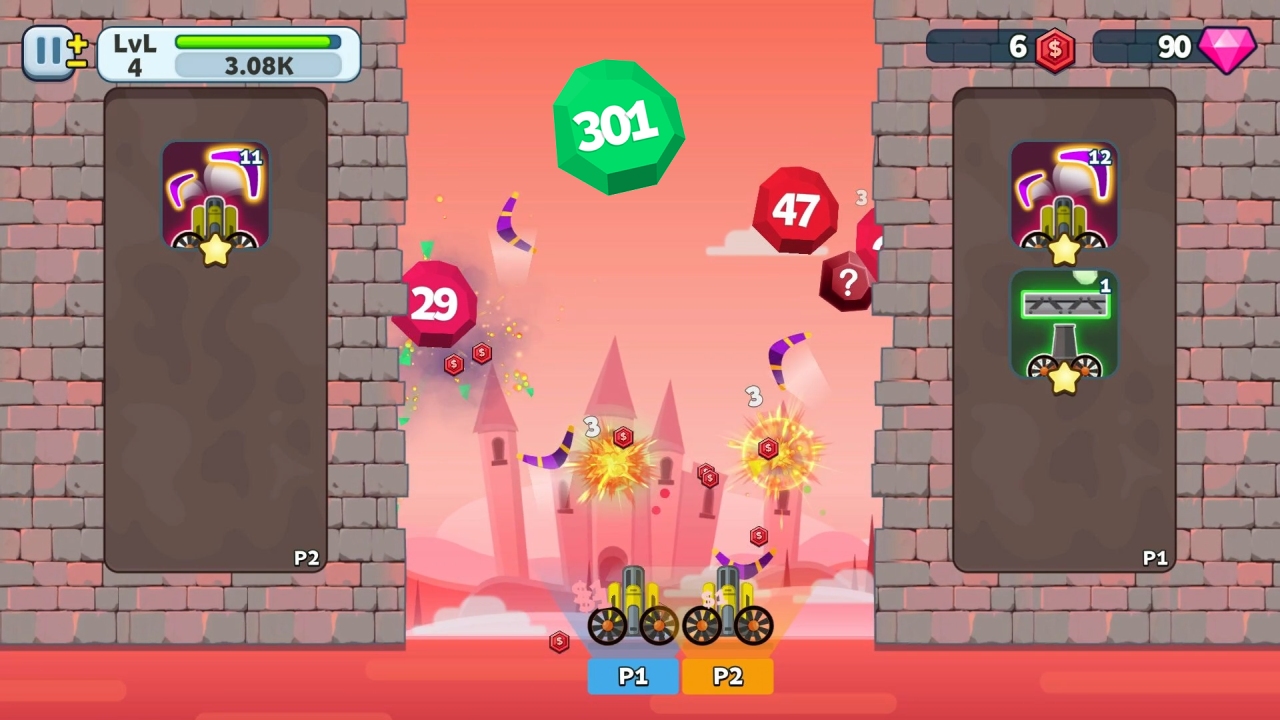The height and width of the screenshot is (720, 1280).
Task: Pause the game
Action: coord(47,50)
